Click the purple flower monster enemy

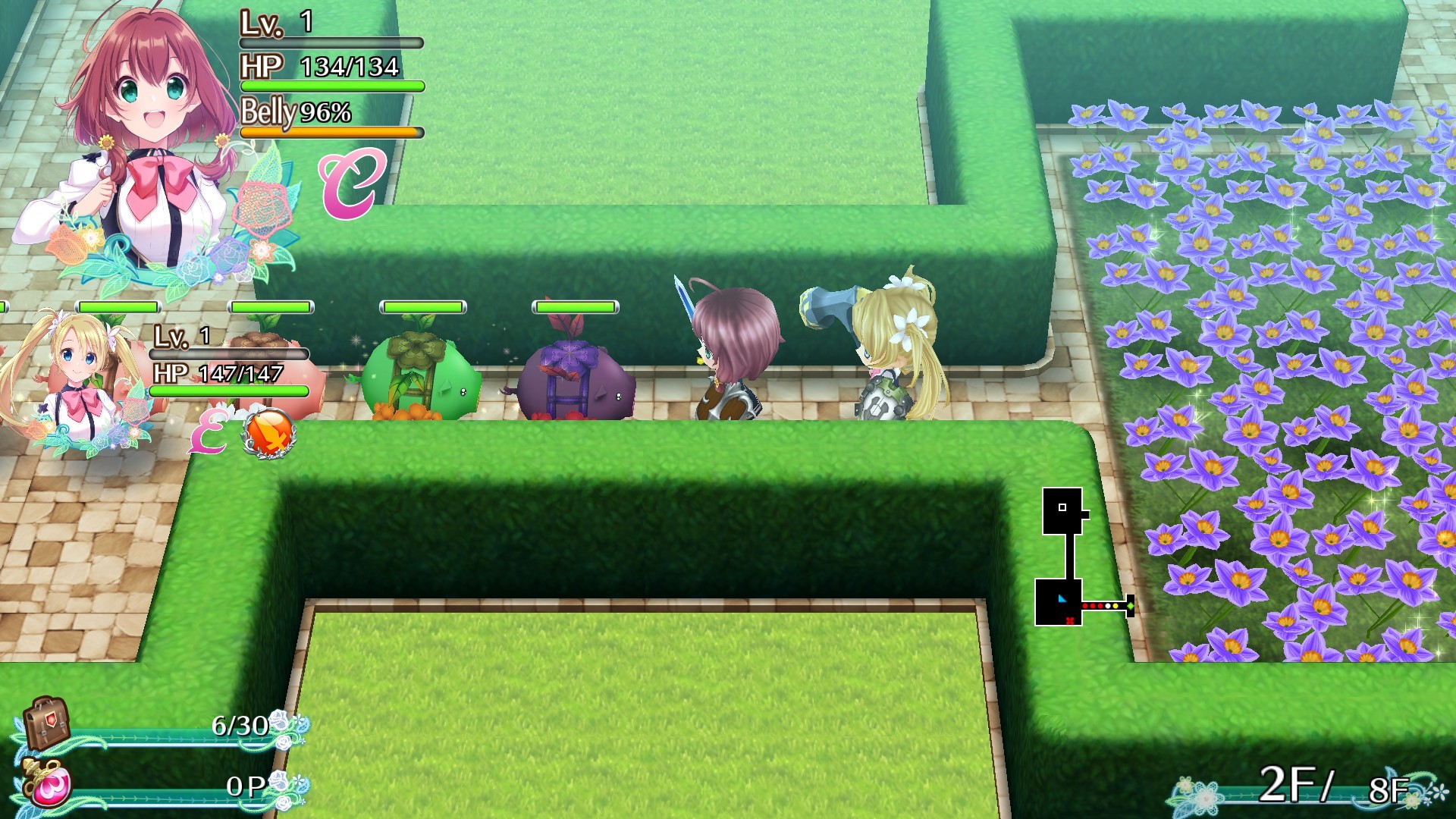click(x=576, y=379)
